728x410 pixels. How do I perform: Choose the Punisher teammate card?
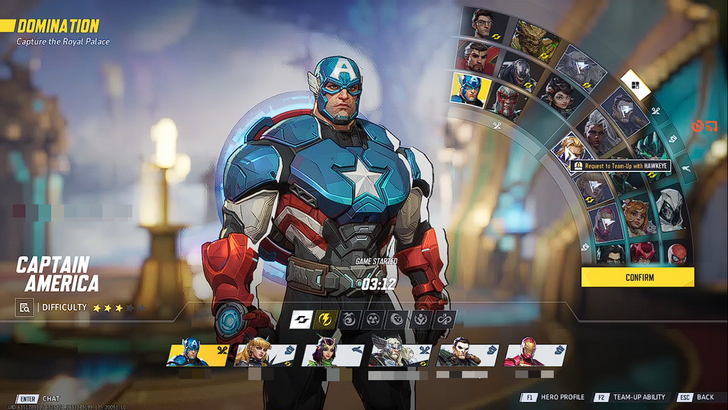467,354
